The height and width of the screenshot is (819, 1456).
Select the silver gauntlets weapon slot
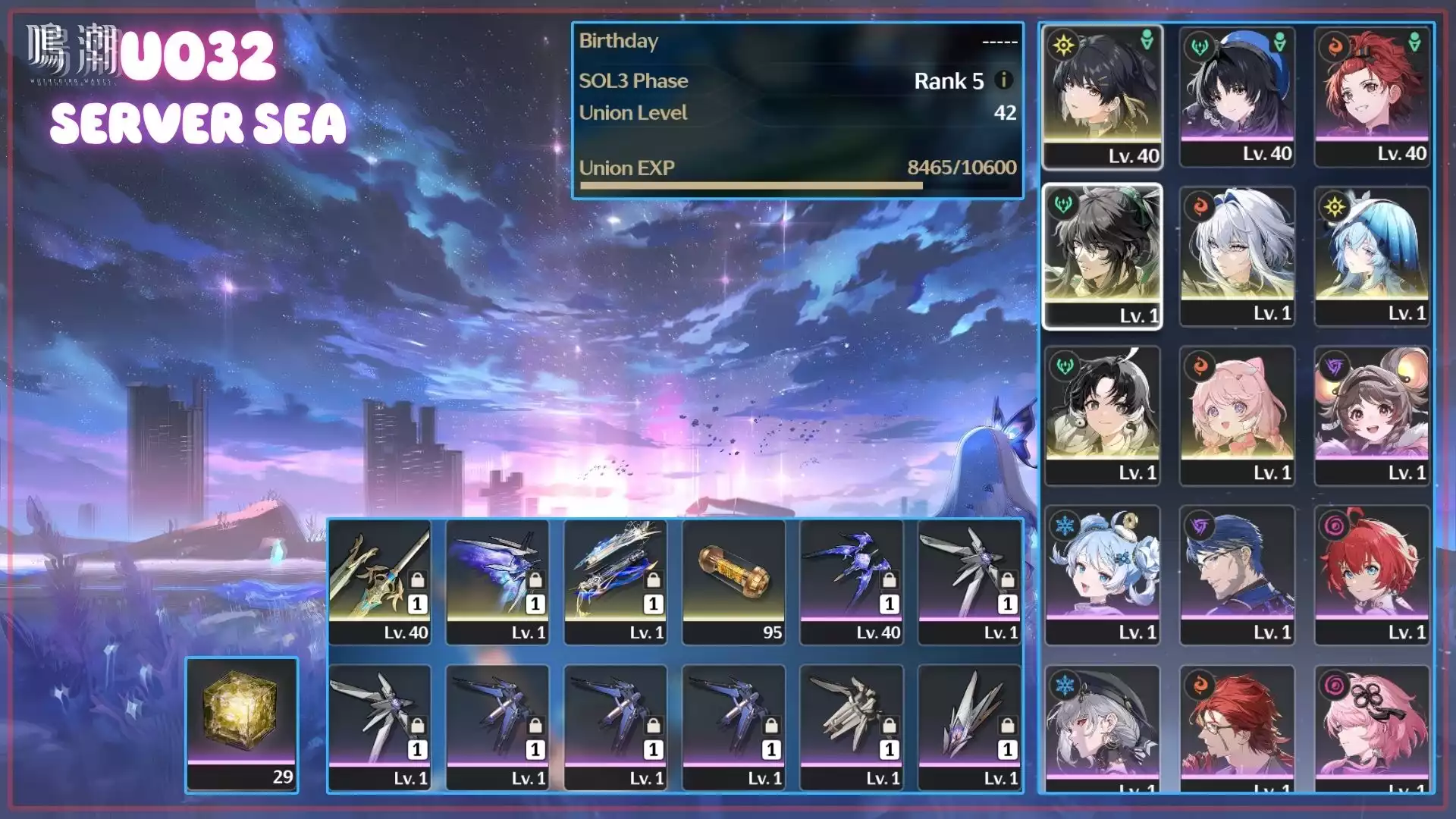tap(852, 727)
